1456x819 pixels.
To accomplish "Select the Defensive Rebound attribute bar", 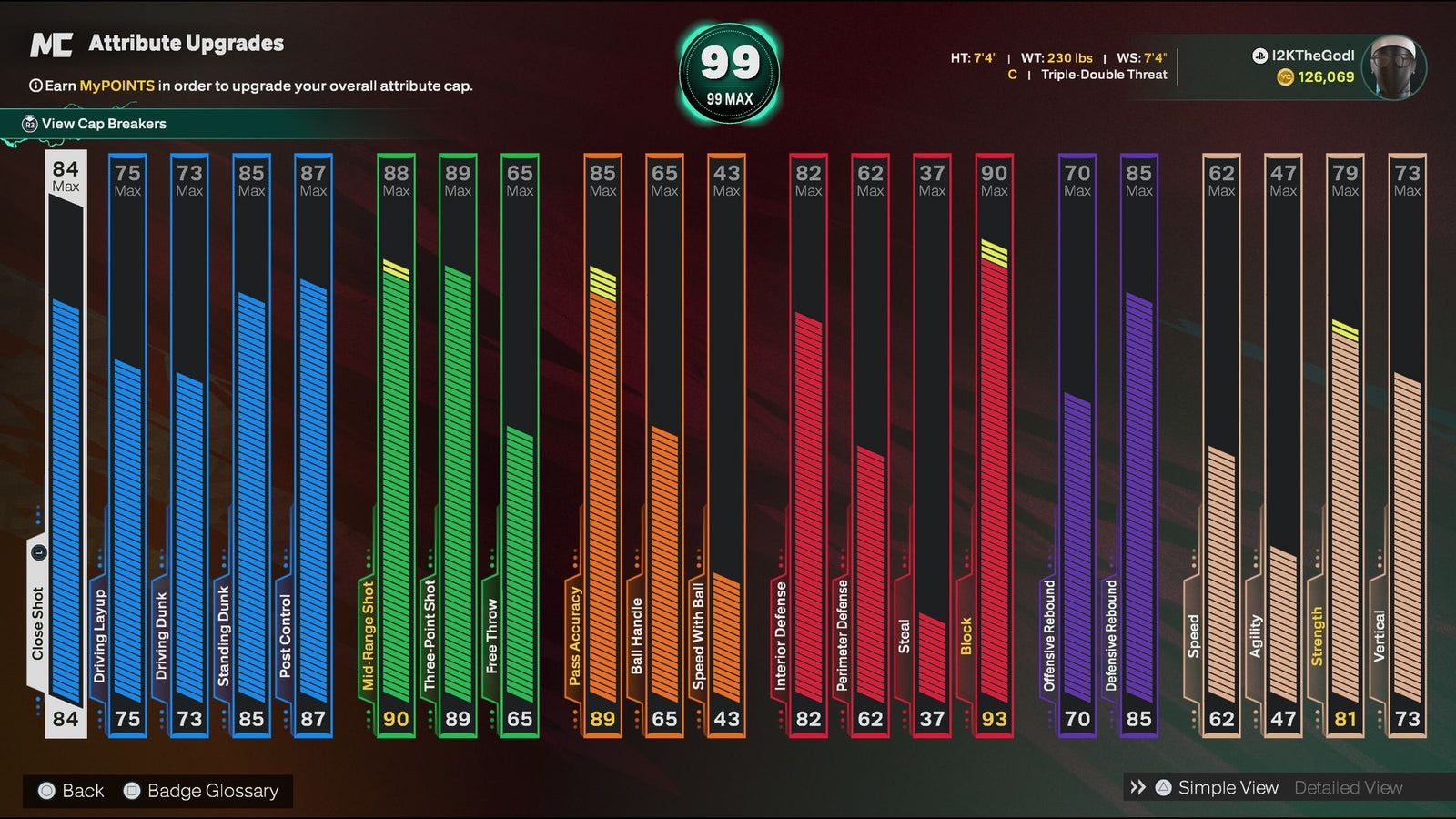I will (x=1138, y=446).
